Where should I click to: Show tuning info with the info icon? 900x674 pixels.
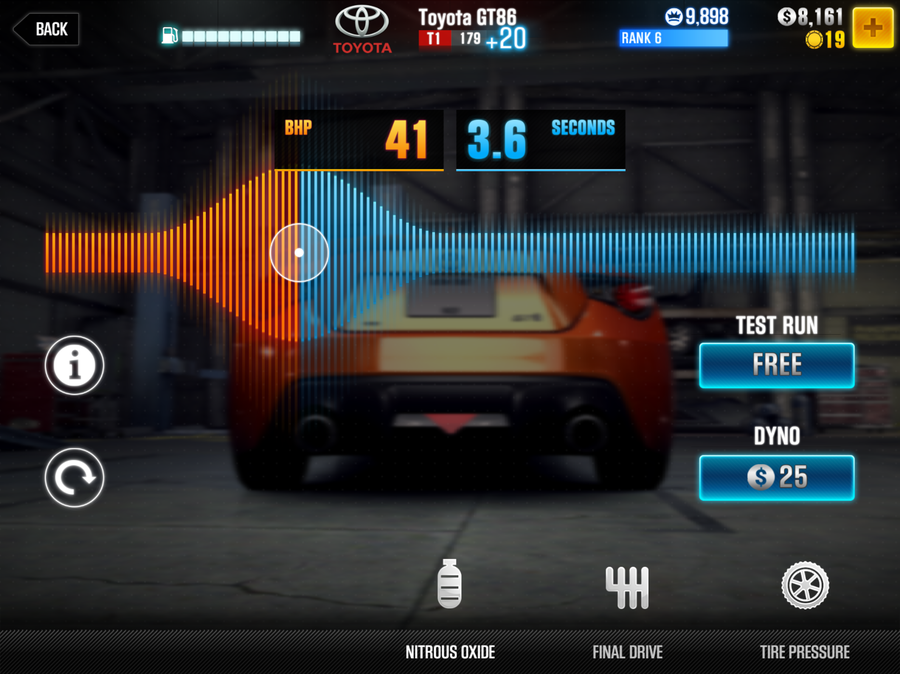(74, 367)
